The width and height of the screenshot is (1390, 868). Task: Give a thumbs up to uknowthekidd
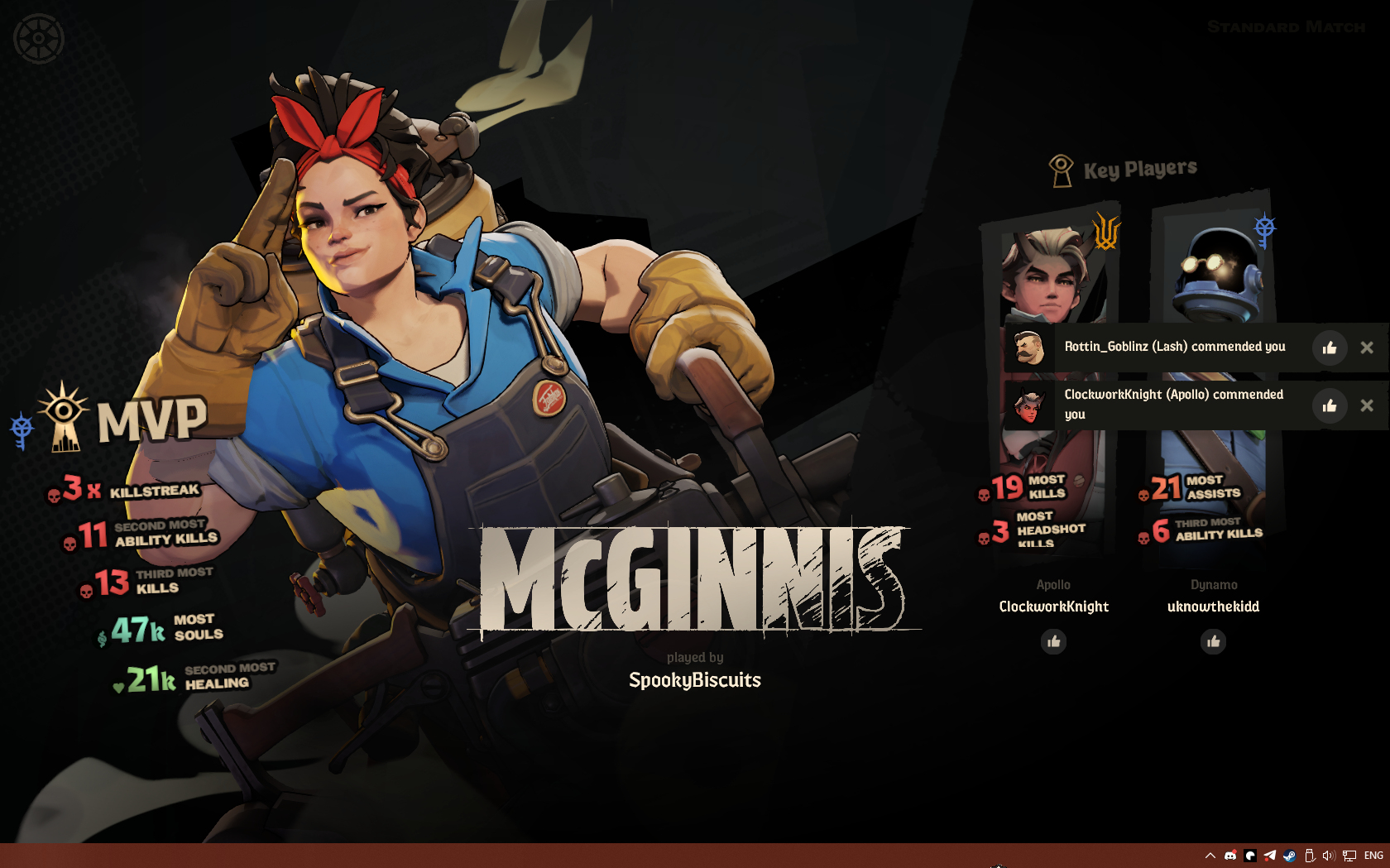(x=1213, y=641)
